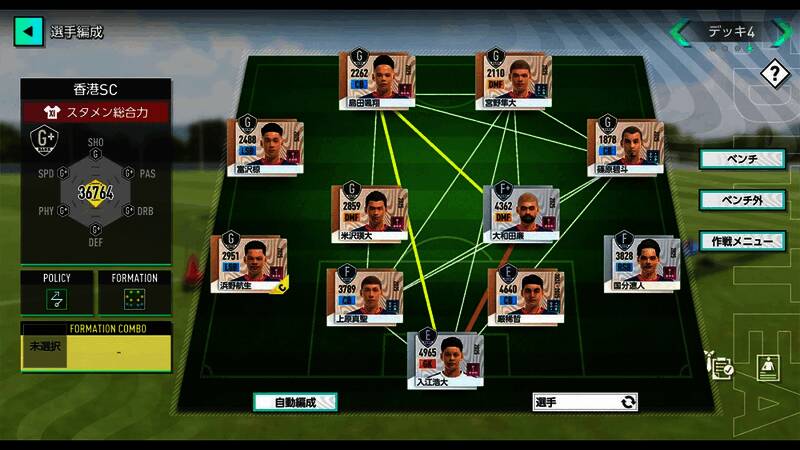
Task: Choose the FORMATION COMBO slot
Action: click(96, 351)
